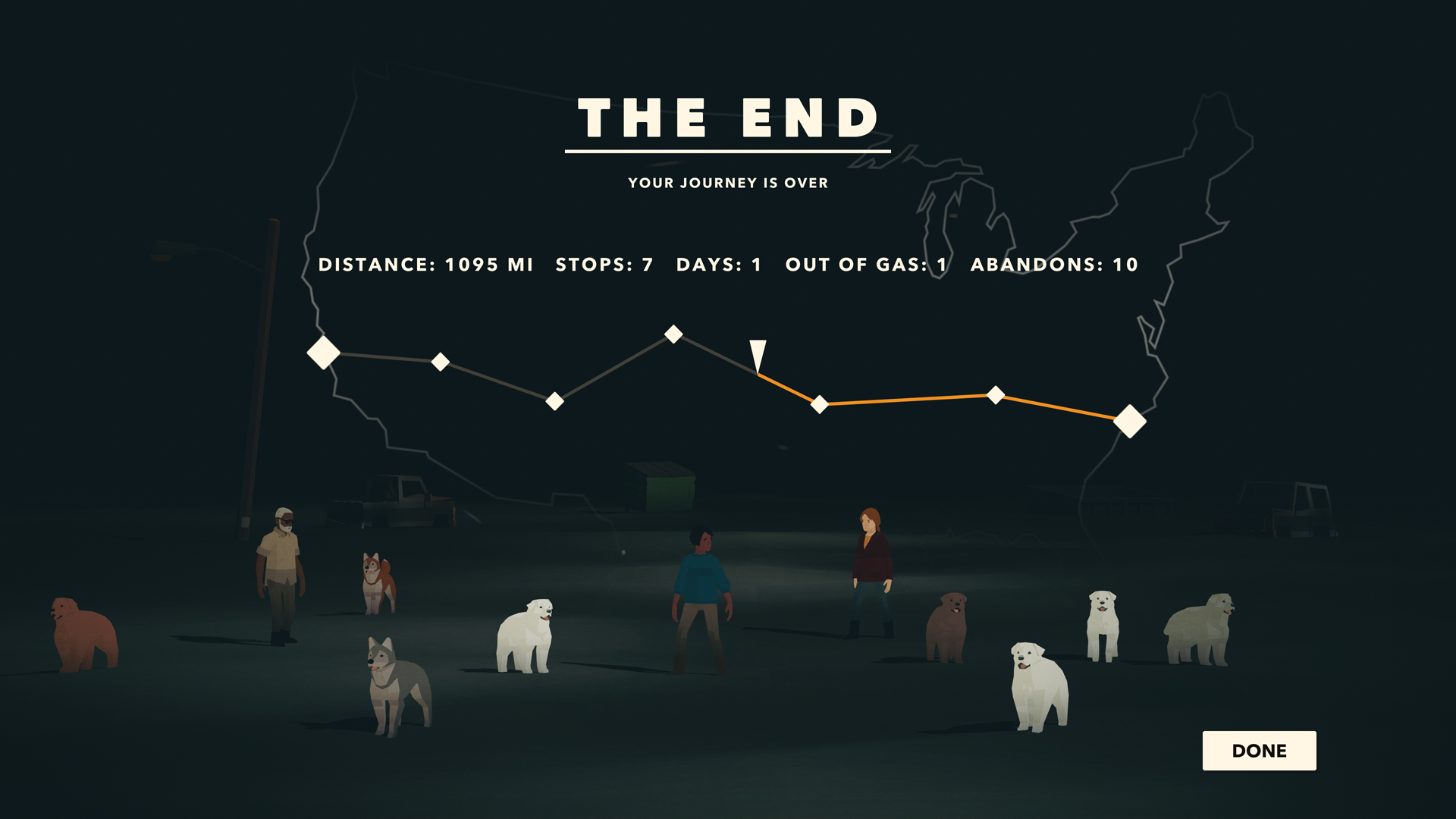Select the large starting waypoint on the west coast
Viewport: 1456px width, 819px height.
pos(322,351)
